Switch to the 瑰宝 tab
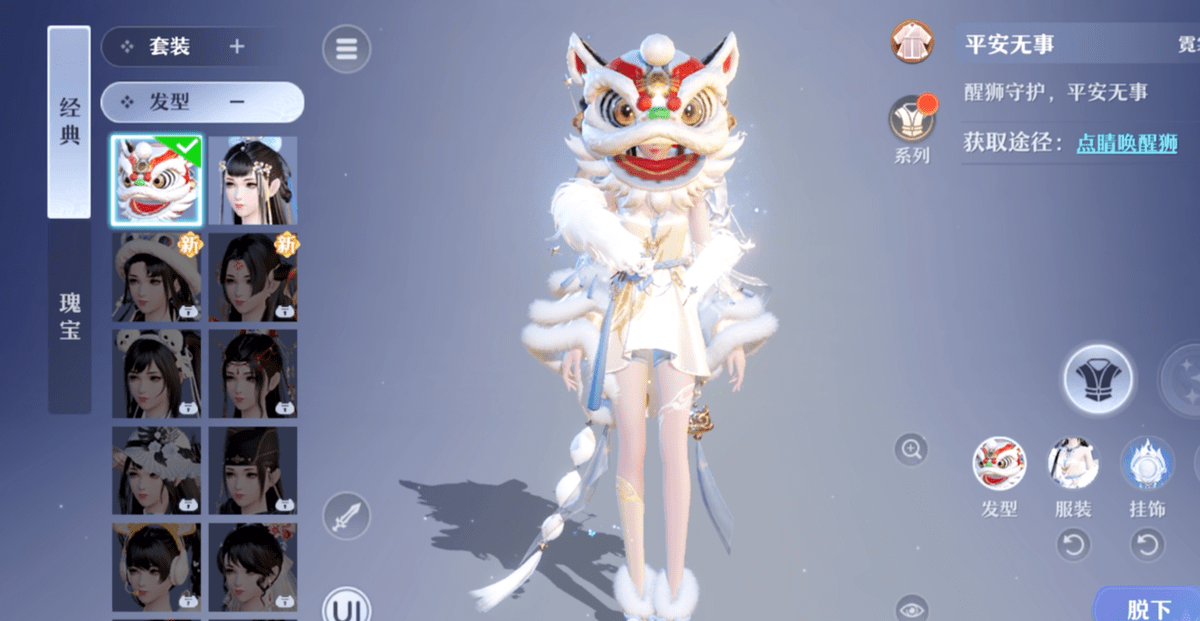 point(69,316)
